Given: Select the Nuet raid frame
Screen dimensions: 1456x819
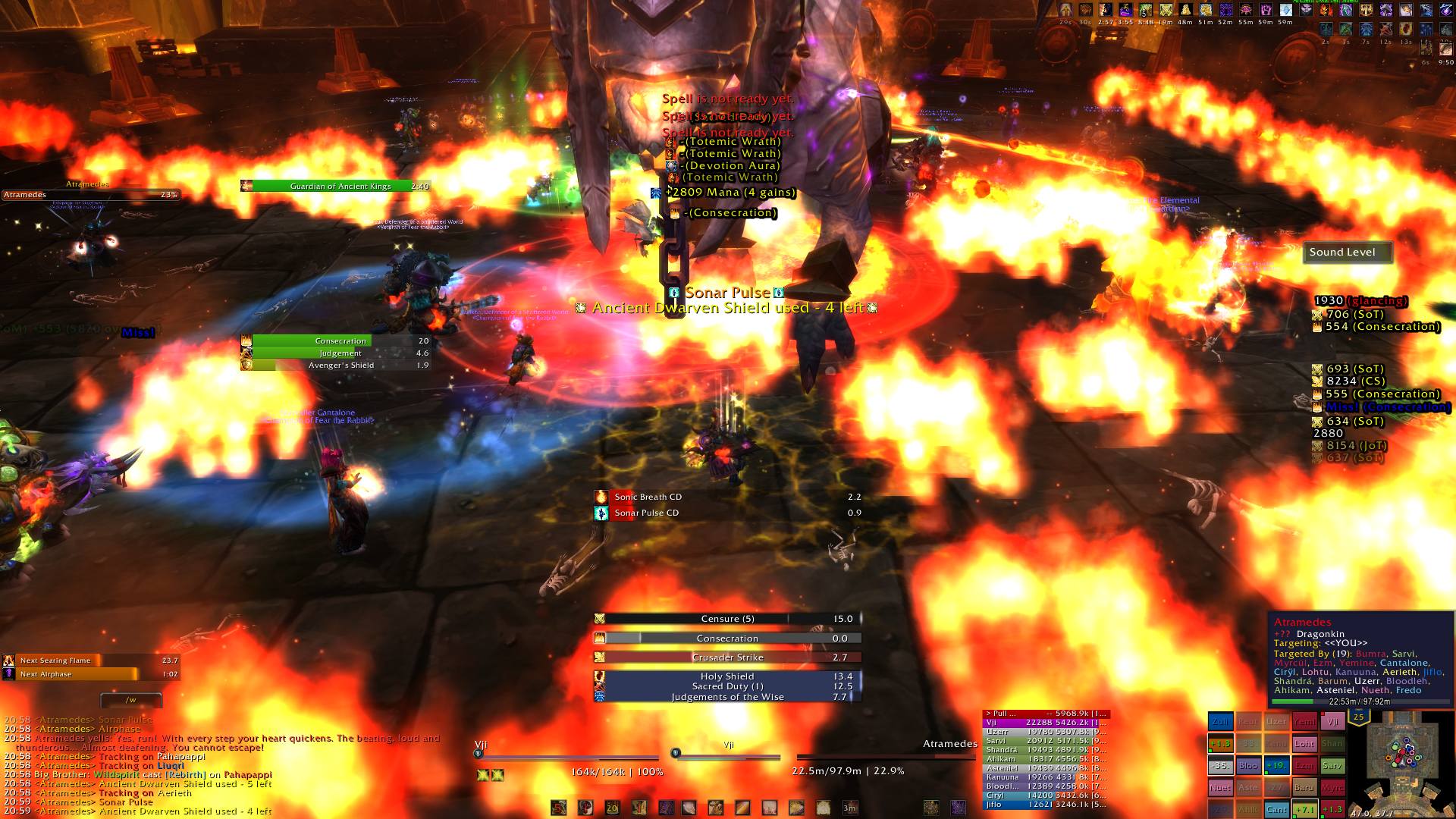Looking at the screenshot, I should click(1220, 787).
